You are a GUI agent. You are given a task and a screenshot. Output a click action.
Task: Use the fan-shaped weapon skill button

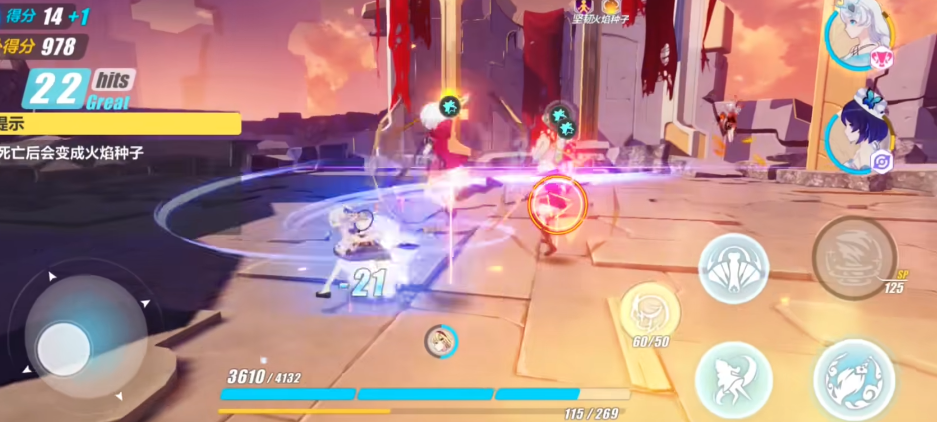(733, 266)
